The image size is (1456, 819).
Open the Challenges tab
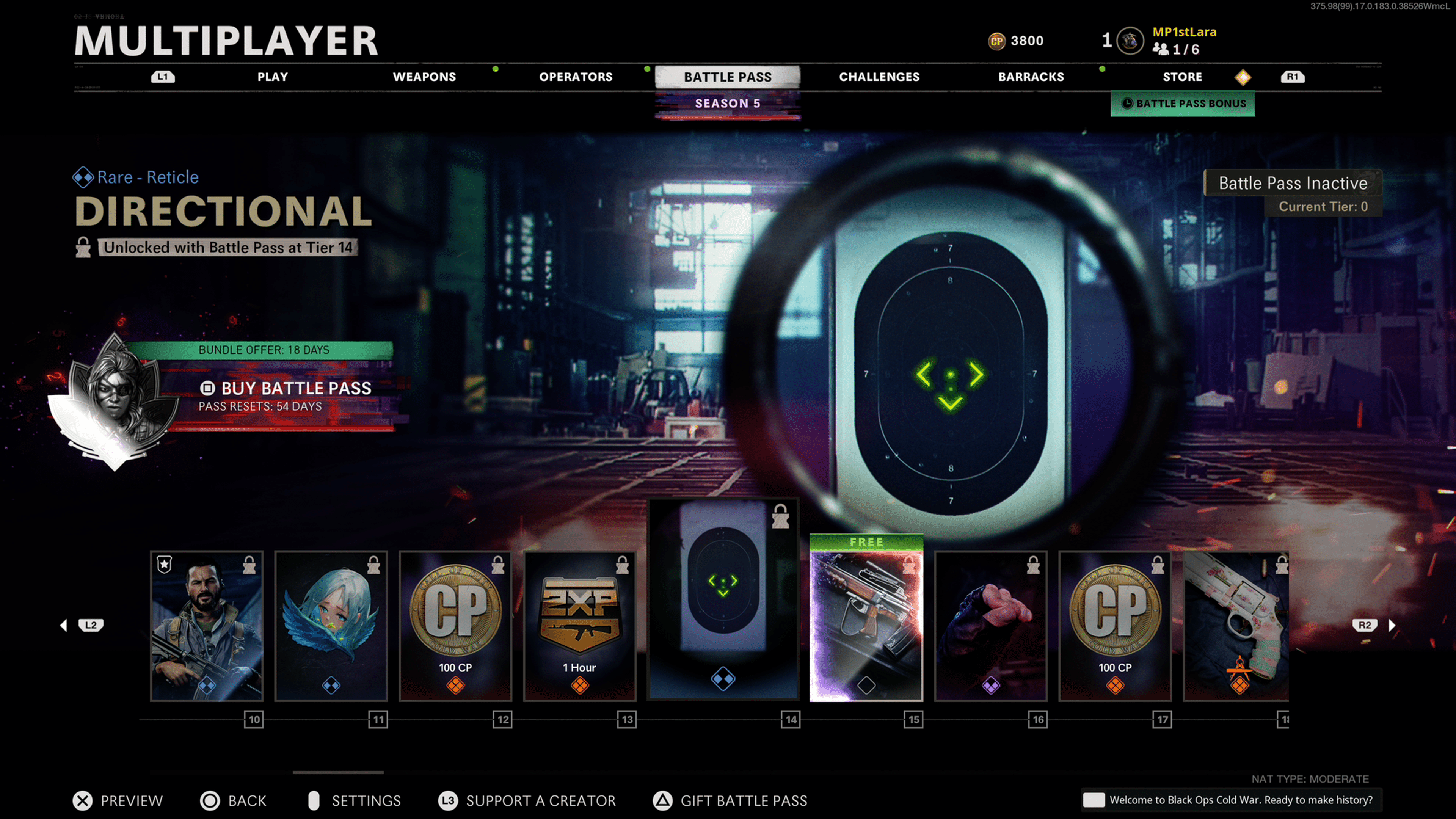pyautogui.click(x=879, y=77)
